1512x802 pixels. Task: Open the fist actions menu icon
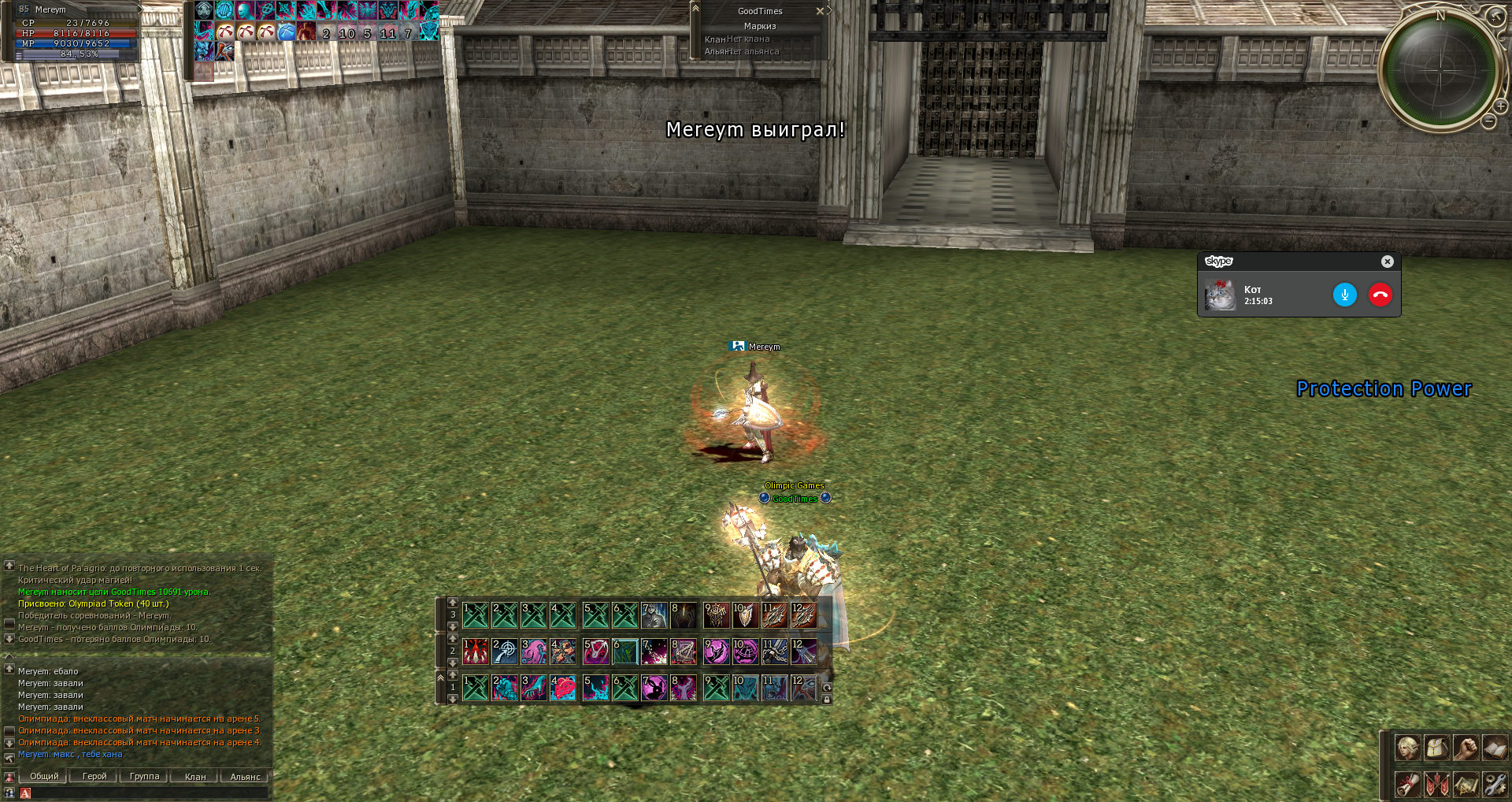pyautogui.click(x=1466, y=747)
